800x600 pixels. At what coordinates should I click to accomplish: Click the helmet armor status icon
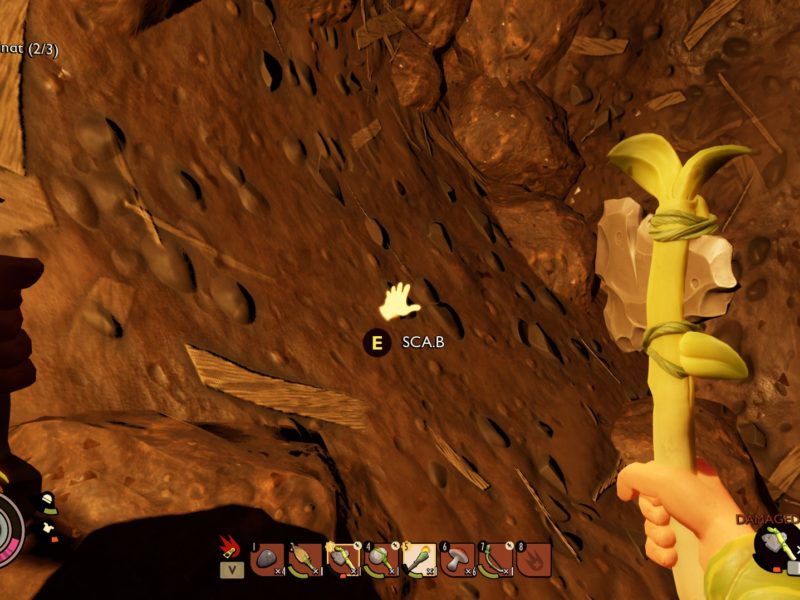(x=46, y=498)
